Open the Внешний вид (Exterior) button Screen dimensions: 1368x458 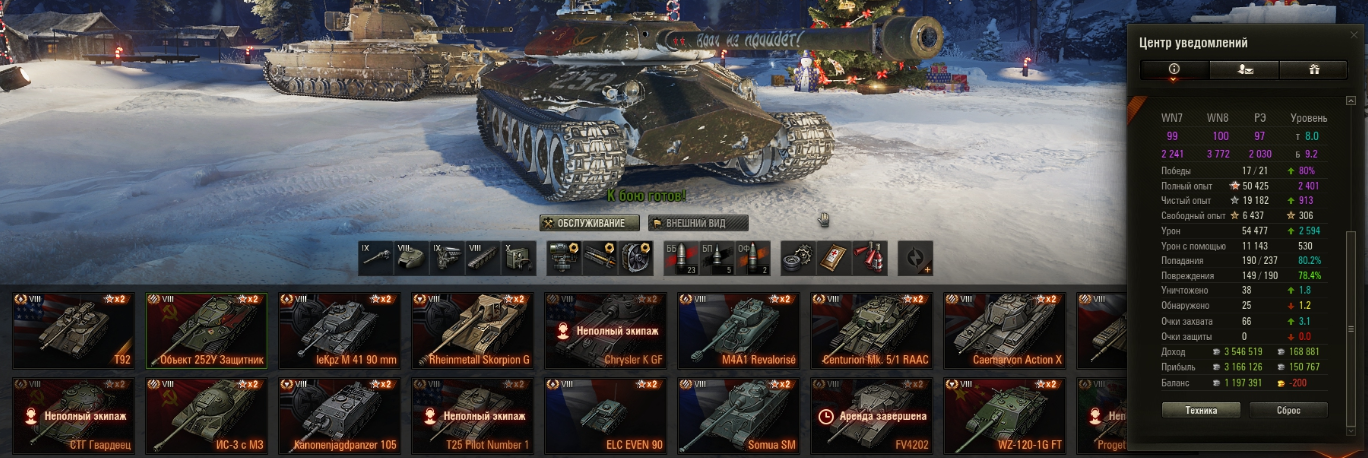tap(698, 223)
